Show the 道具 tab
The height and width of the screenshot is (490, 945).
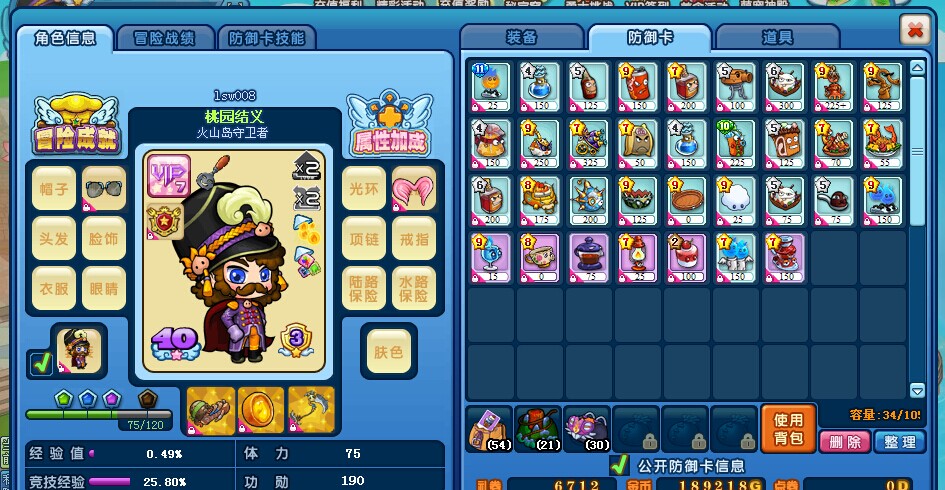(777, 38)
